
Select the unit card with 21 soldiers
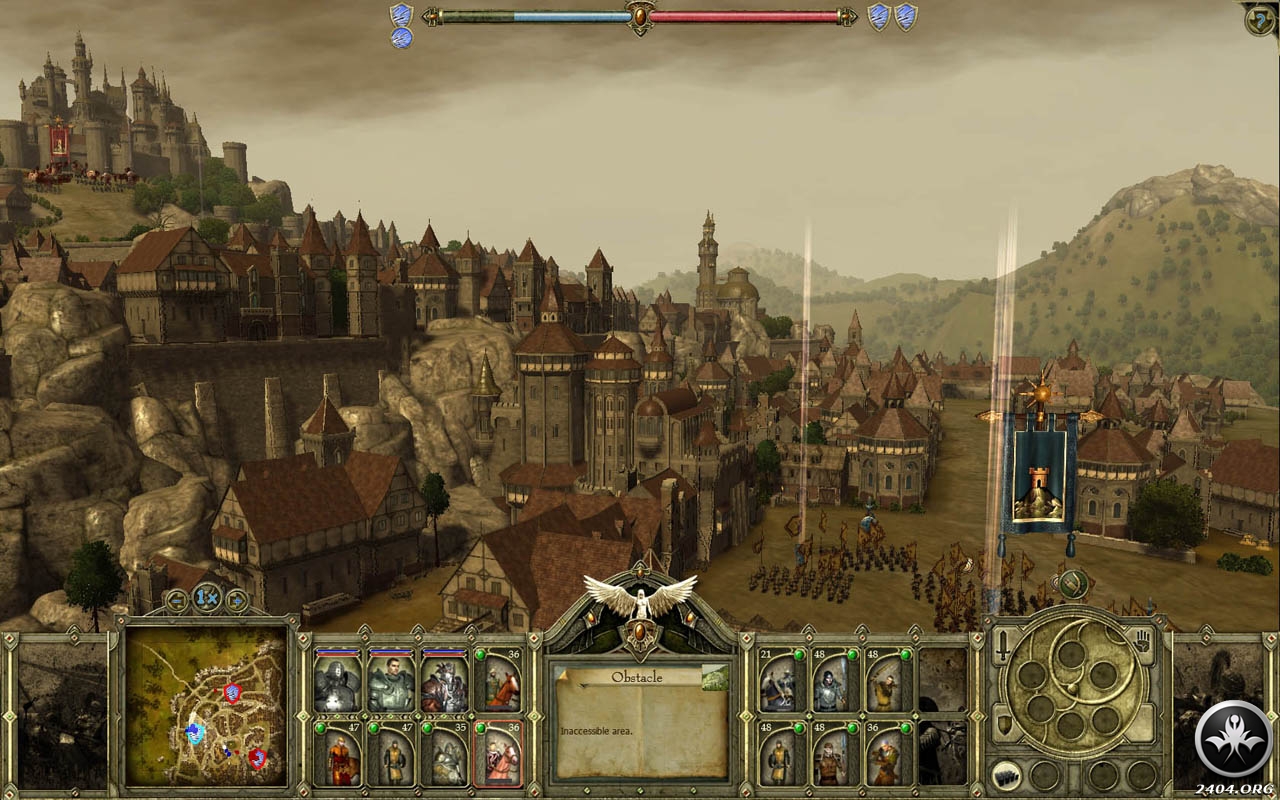(x=781, y=681)
